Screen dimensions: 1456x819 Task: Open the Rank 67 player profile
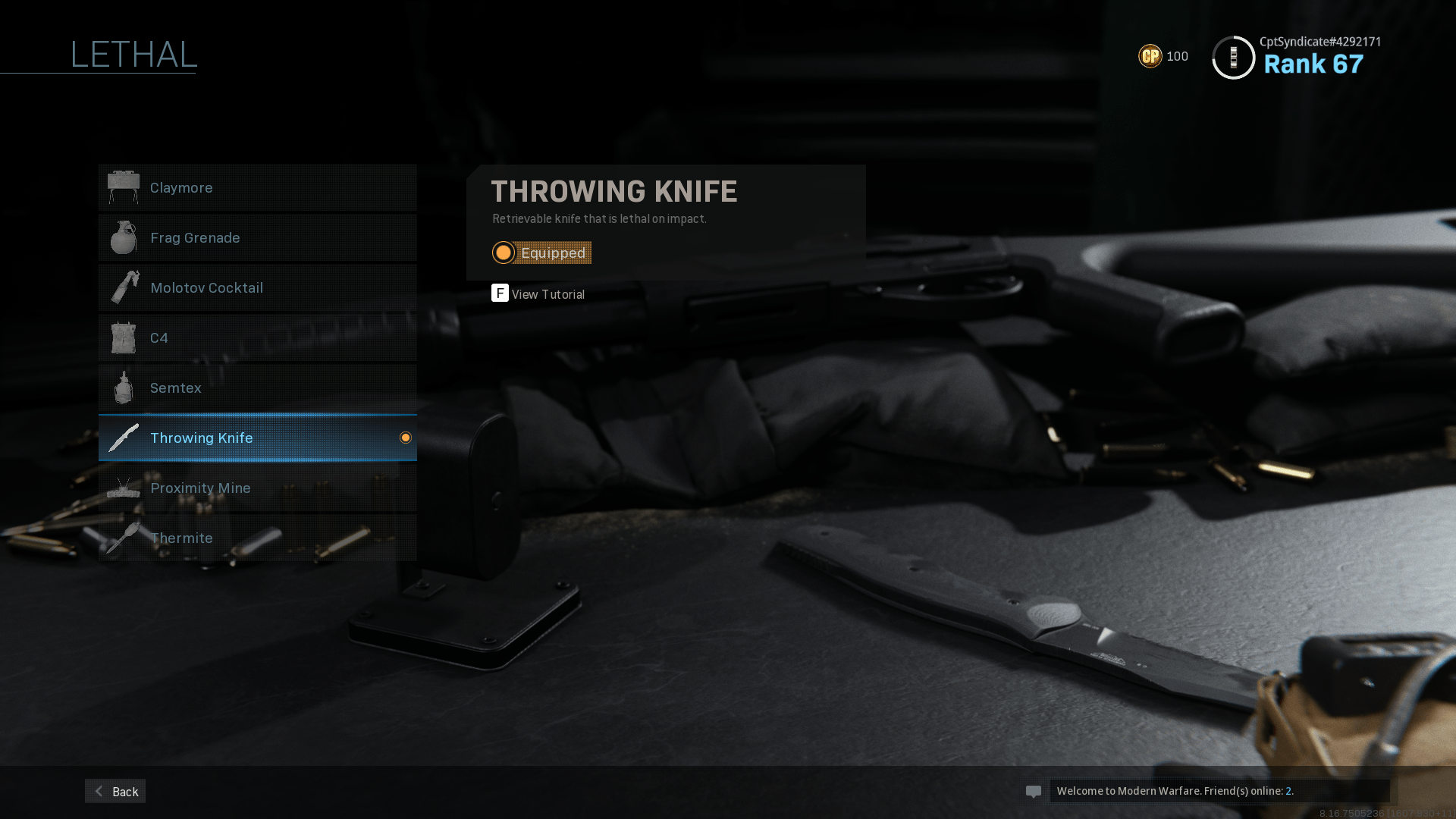pos(1297,57)
